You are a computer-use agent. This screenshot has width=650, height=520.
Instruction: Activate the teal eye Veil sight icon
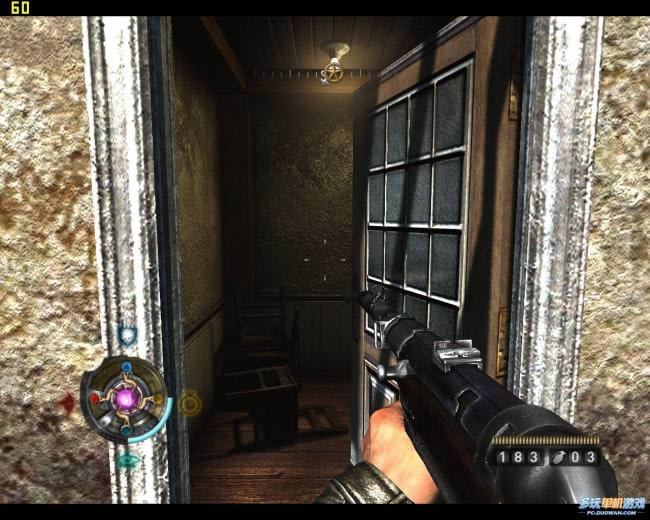(x=127, y=461)
